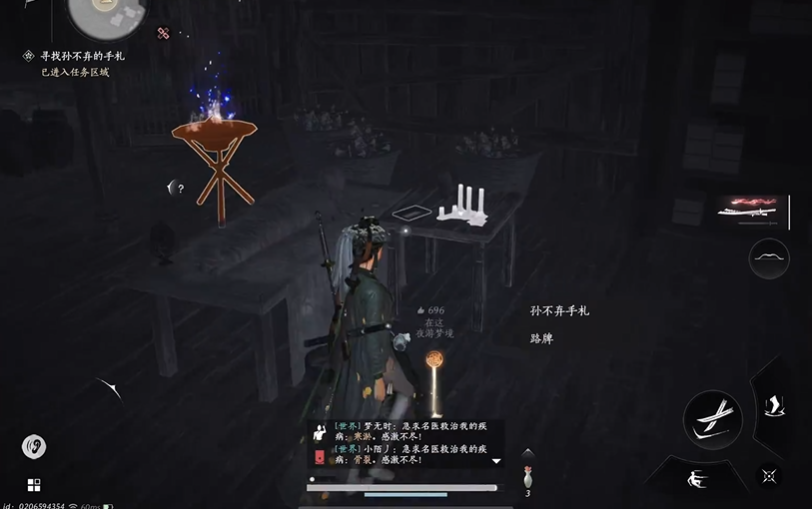This screenshot has height=509, width=812.
Task: Click the question mark hint bubble
Action: pyautogui.click(x=176, y=187)
